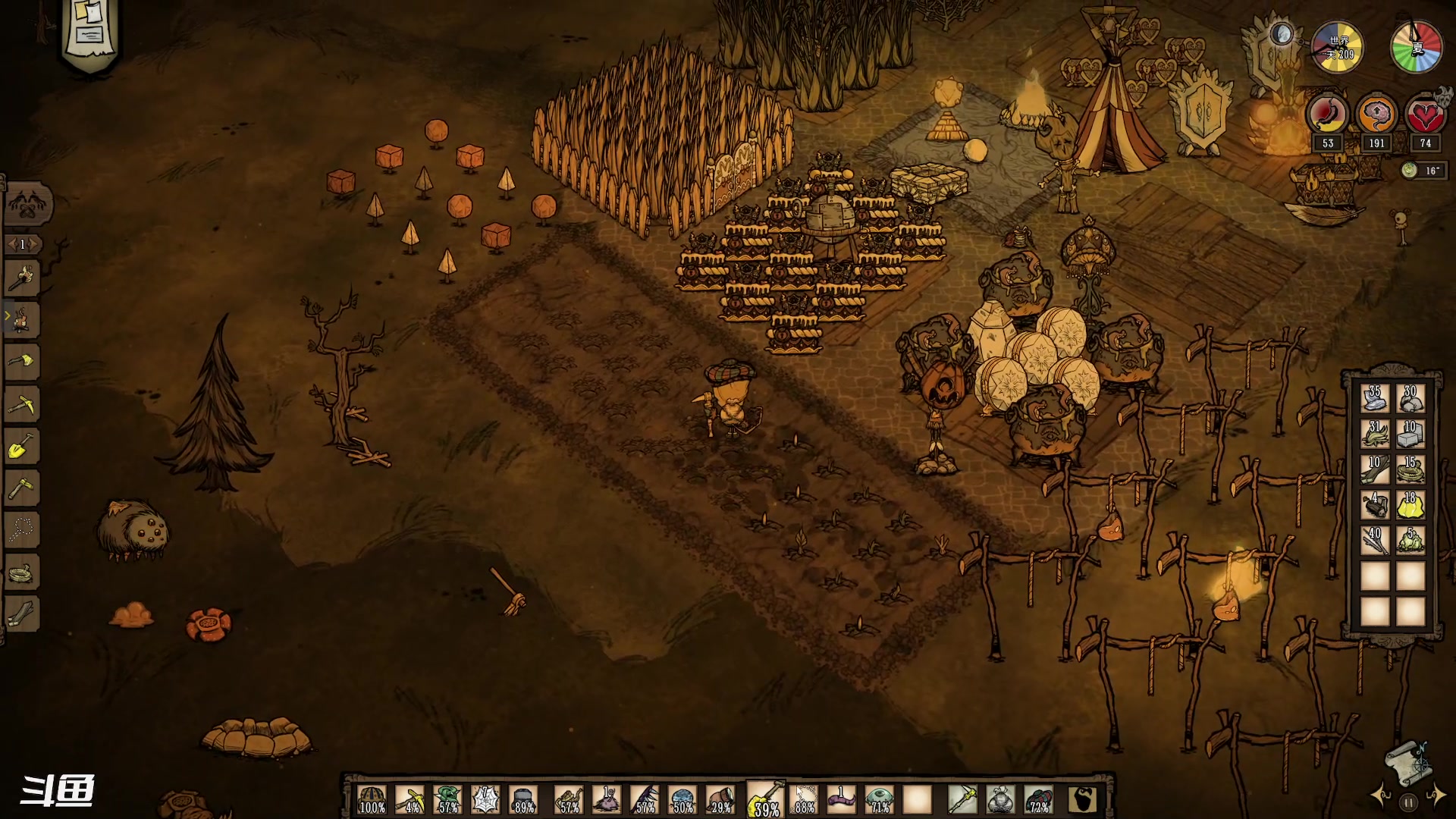The image size is (1456, 819).
Task: Pick the golden pickaxe recipe
Action: click(22, 403)
